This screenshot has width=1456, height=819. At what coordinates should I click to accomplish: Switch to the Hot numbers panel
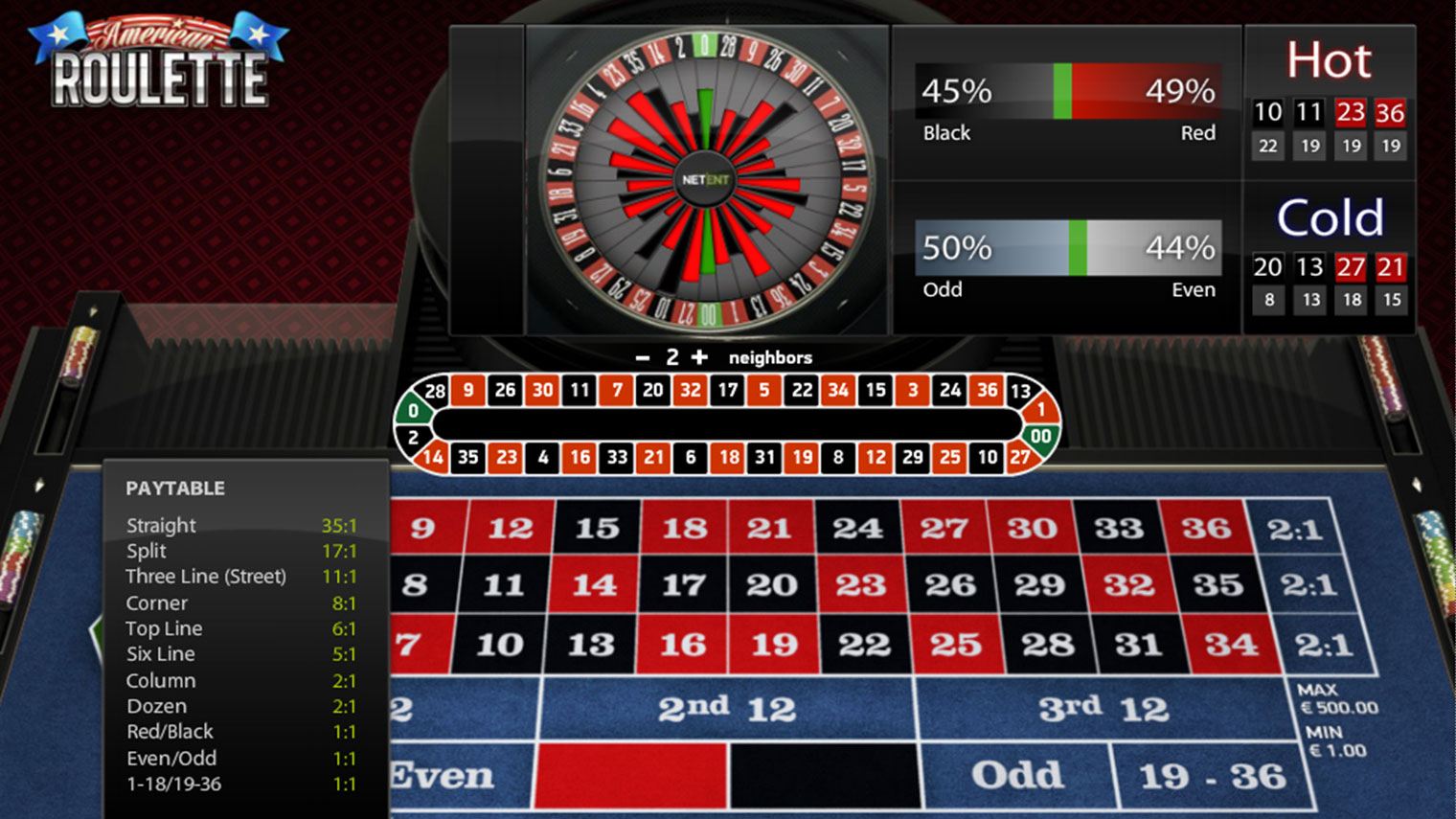click(1331, 60)
